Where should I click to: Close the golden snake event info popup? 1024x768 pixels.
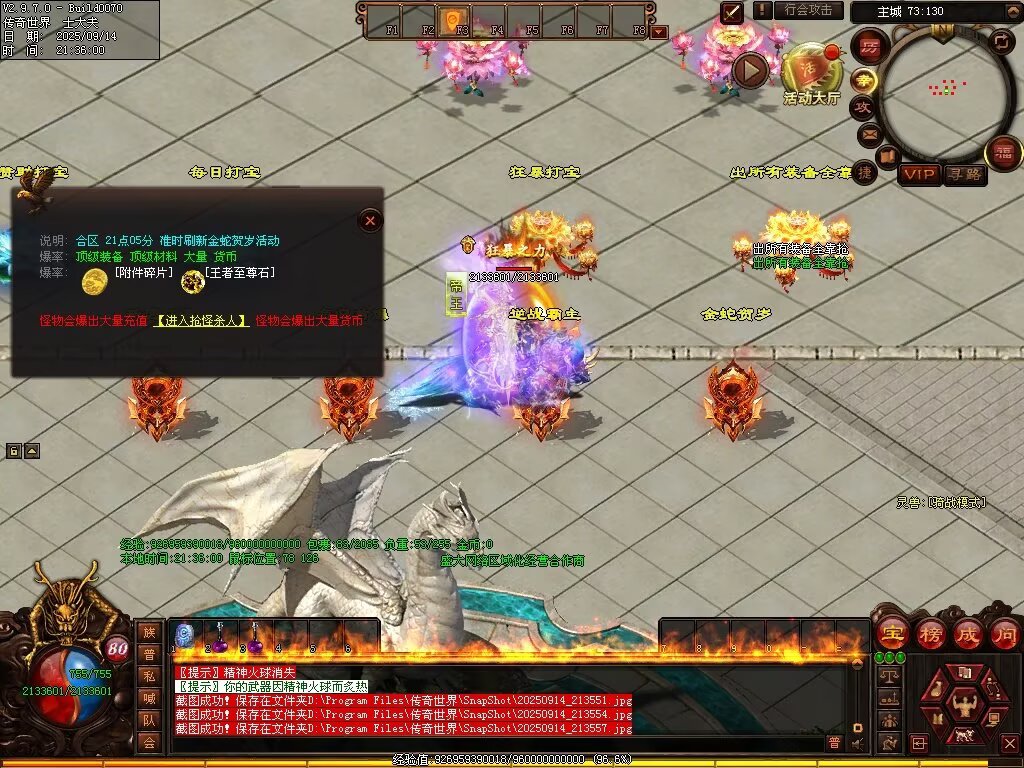click(370, 220)
